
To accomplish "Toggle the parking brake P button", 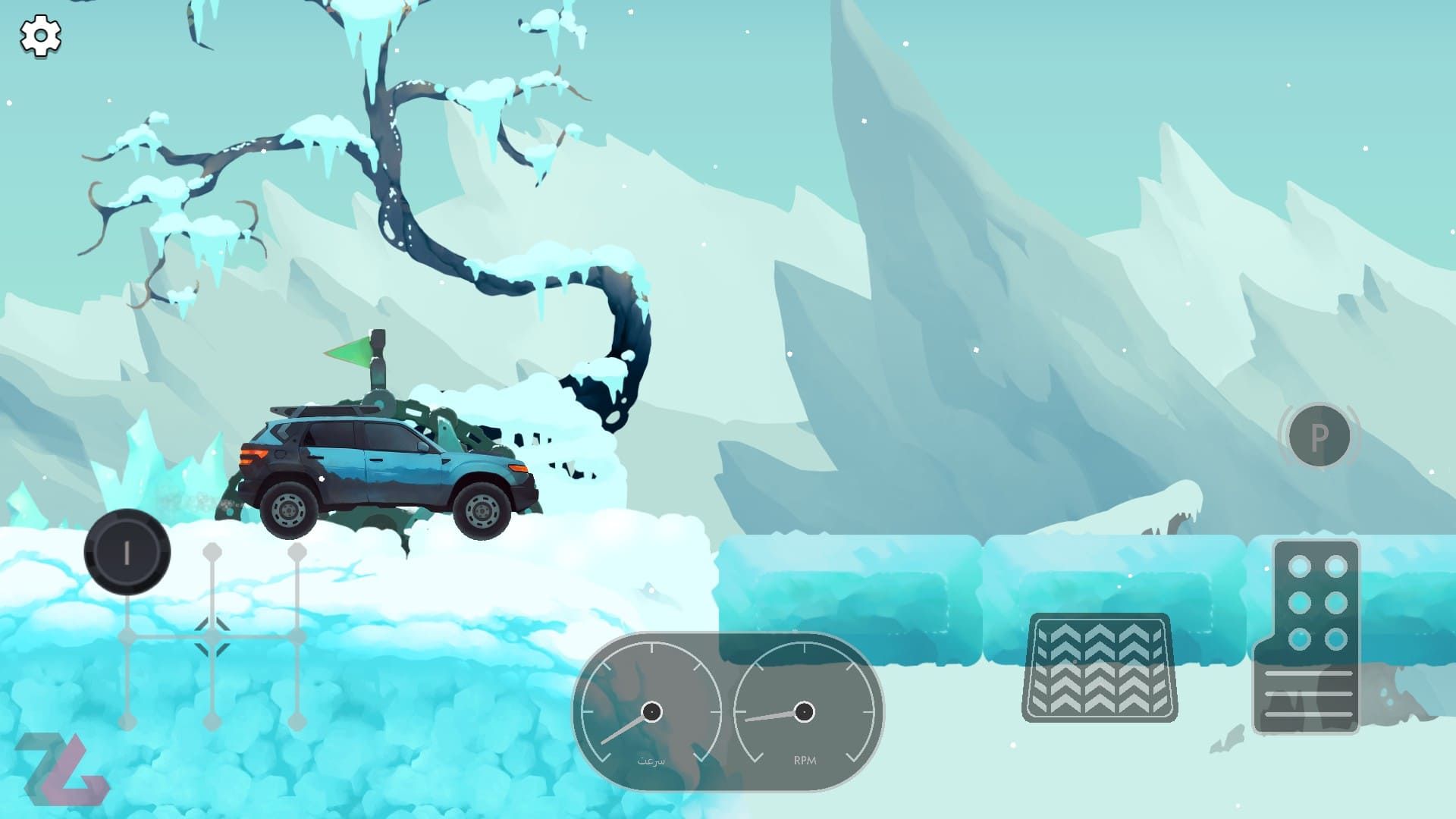I will 1319,436.
